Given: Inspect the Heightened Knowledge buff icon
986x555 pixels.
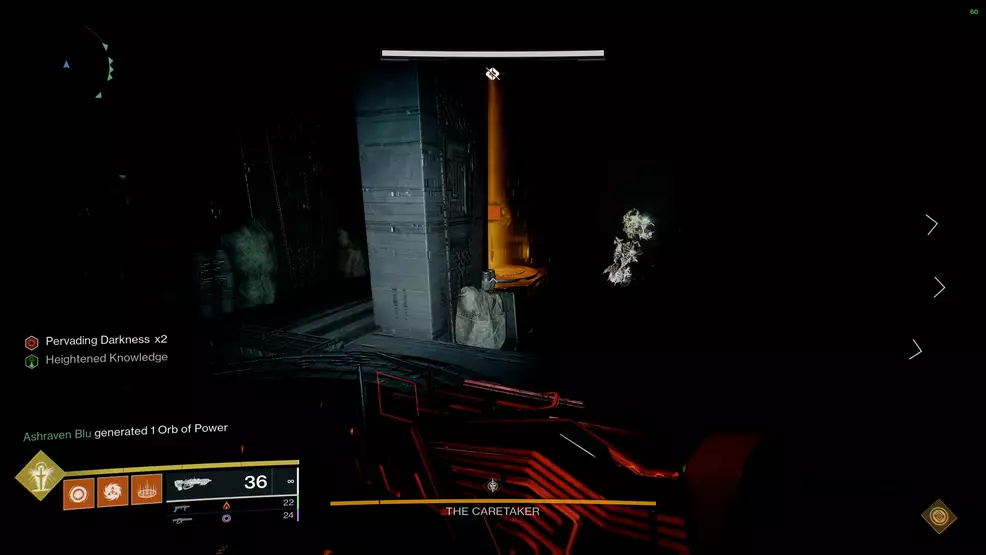Looking at the screenshot, I should tap(31, 359).
